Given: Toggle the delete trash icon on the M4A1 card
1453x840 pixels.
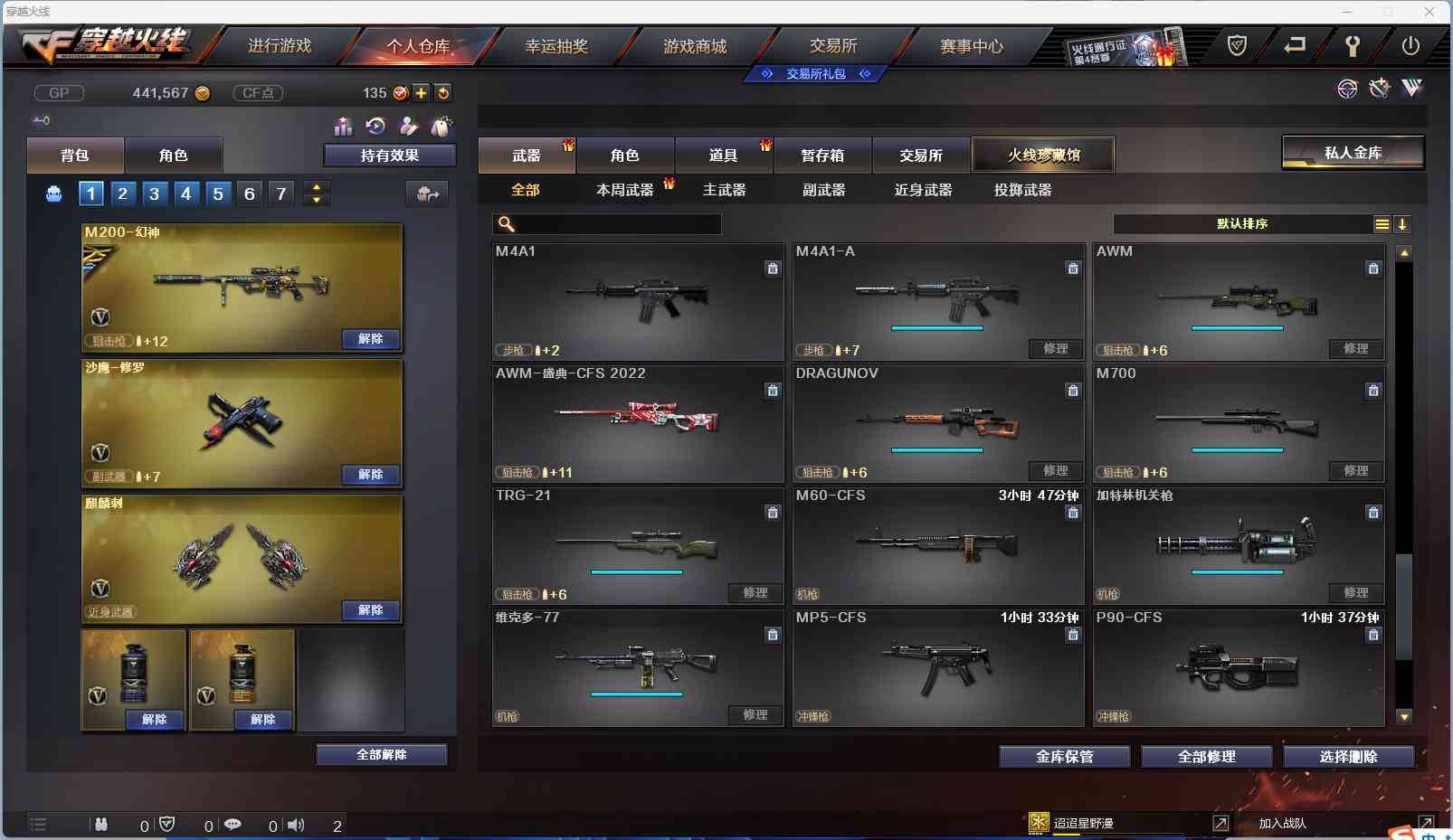Looking at the screenshot, I should pyautogui.click(x=774, y=269).
